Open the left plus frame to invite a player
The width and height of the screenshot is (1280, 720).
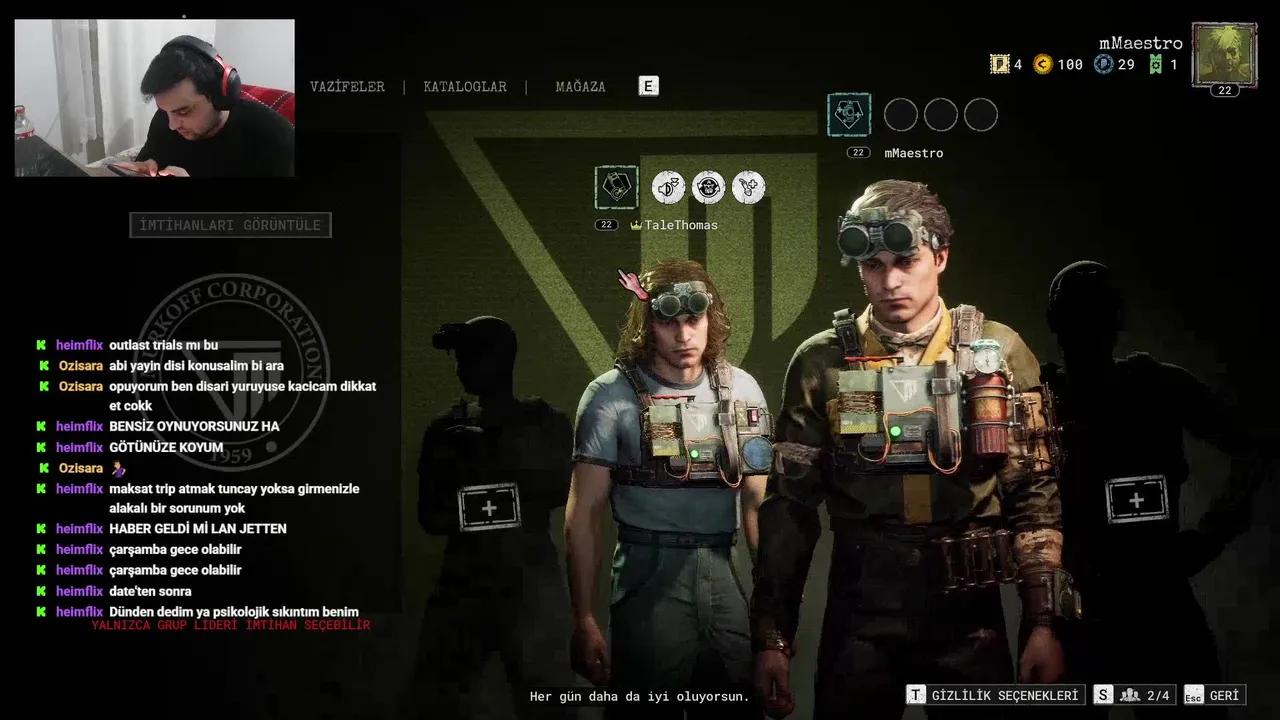click(488, 506)
